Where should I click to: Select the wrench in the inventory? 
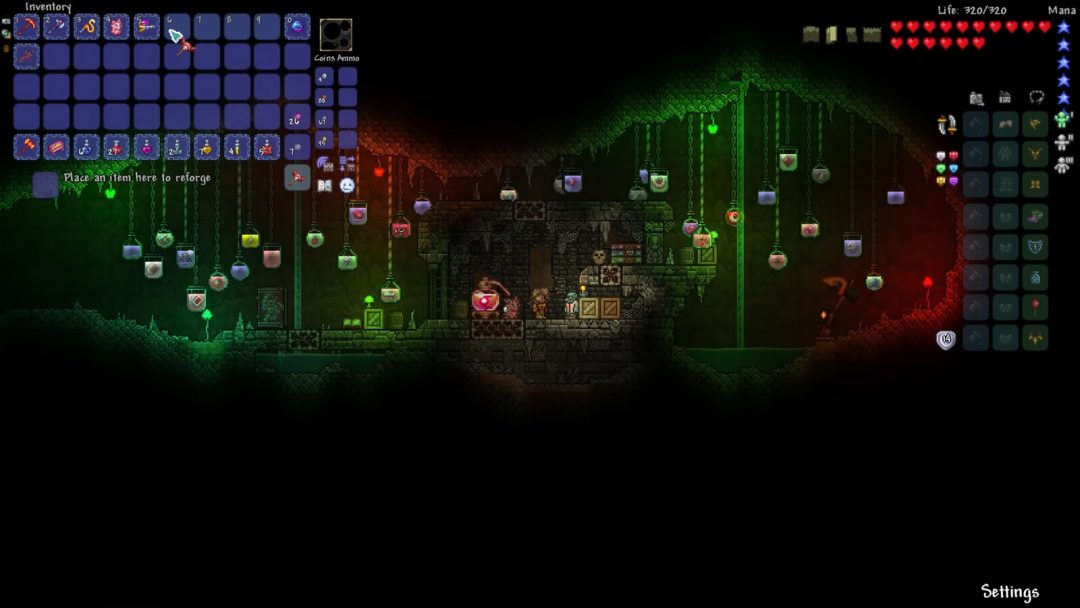tap(27, 57)
